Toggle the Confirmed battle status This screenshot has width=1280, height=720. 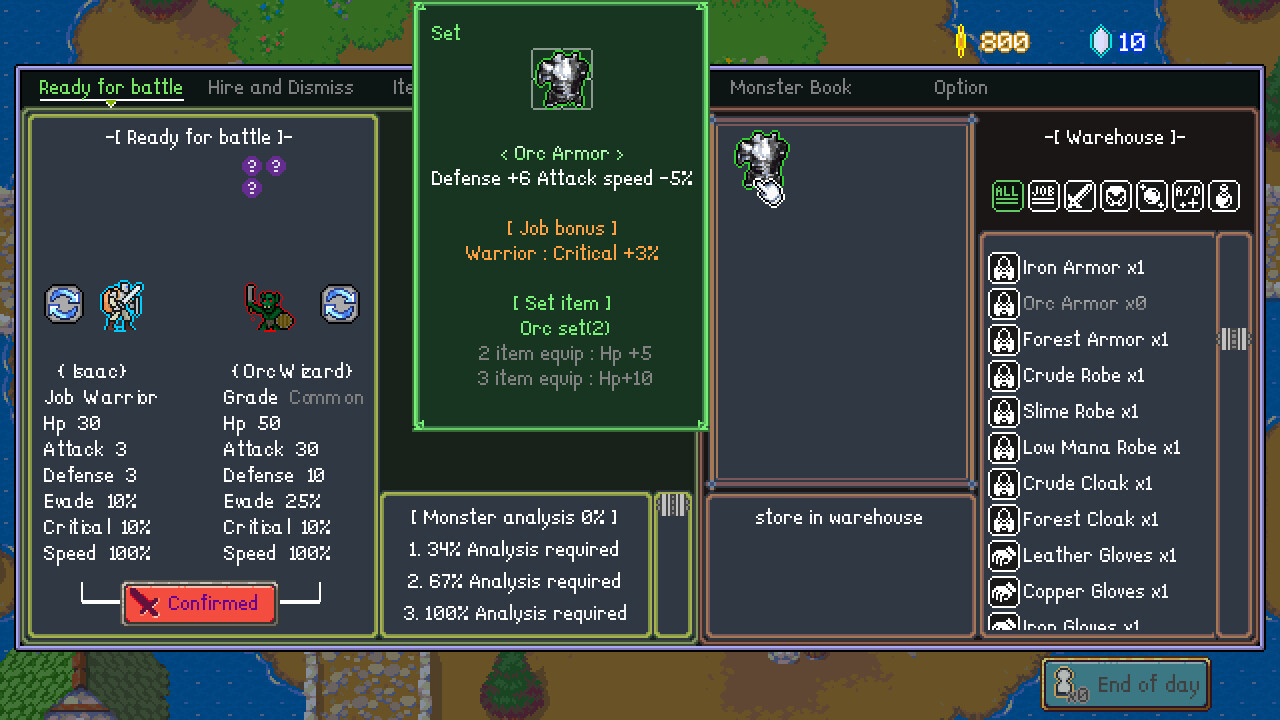pyautogui.click(x=199, y=603)
